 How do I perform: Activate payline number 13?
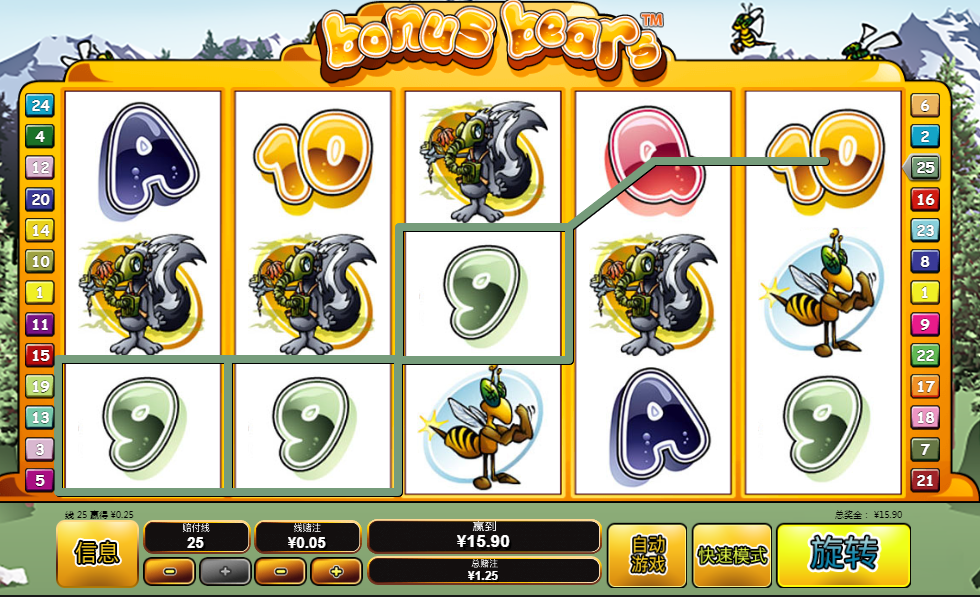click(40, 418)
